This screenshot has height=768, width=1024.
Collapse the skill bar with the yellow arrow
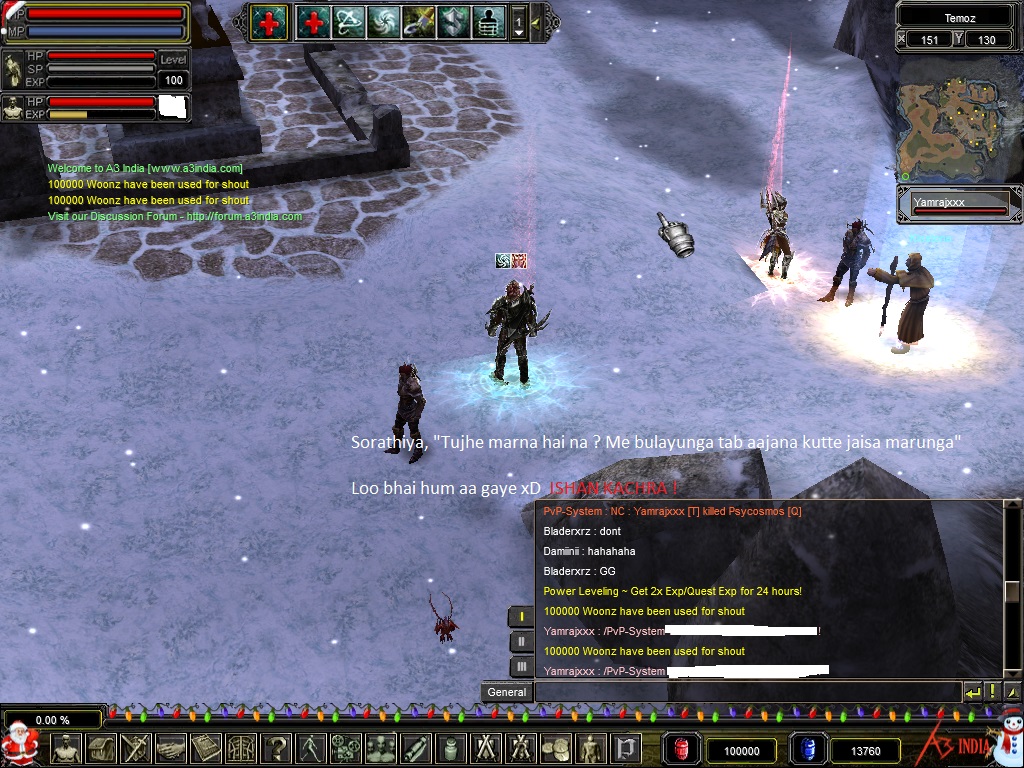537,21
